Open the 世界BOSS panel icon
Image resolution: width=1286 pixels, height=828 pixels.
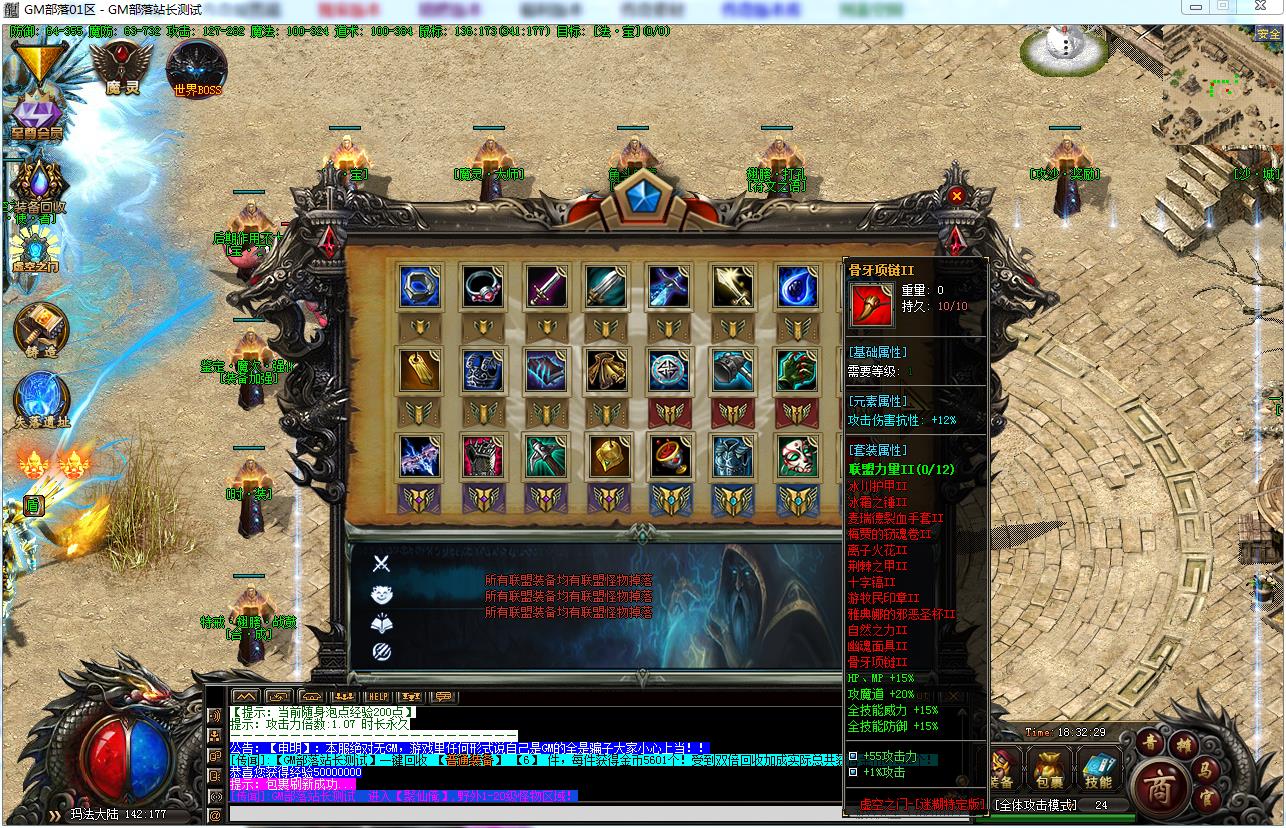197,68
